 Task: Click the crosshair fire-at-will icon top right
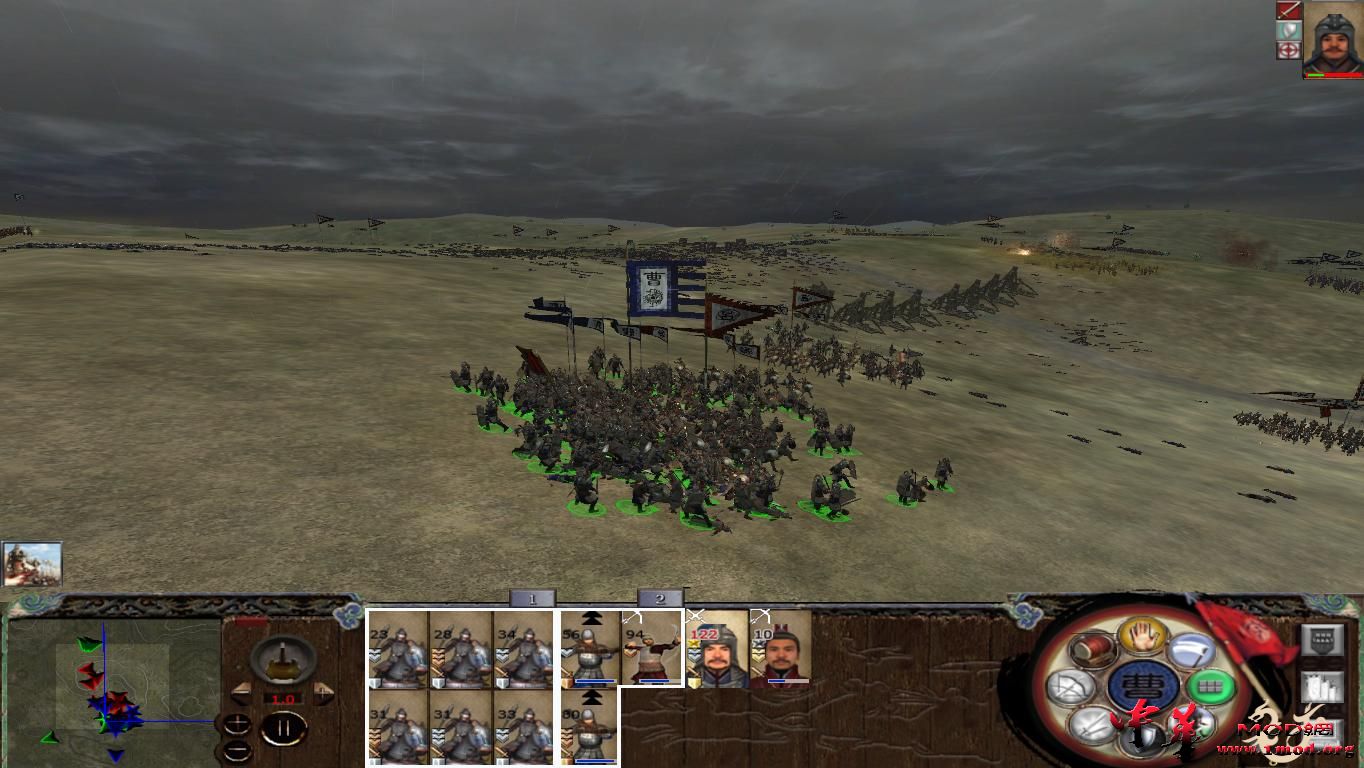pos(1289,50)
